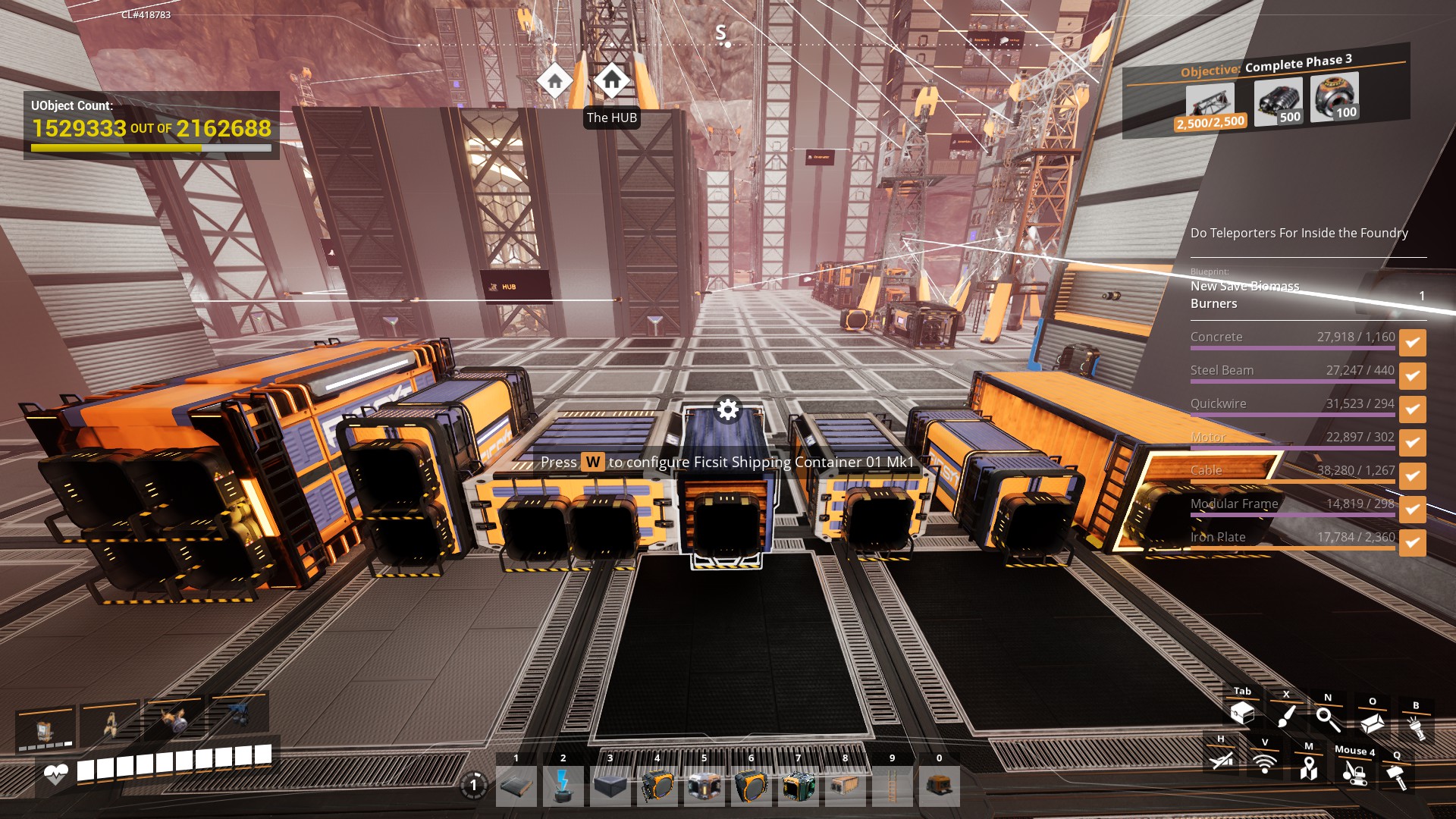Viewport: 1456px width, 819px height.
Task: Open the map marker icon
Action: (1308, 769)
